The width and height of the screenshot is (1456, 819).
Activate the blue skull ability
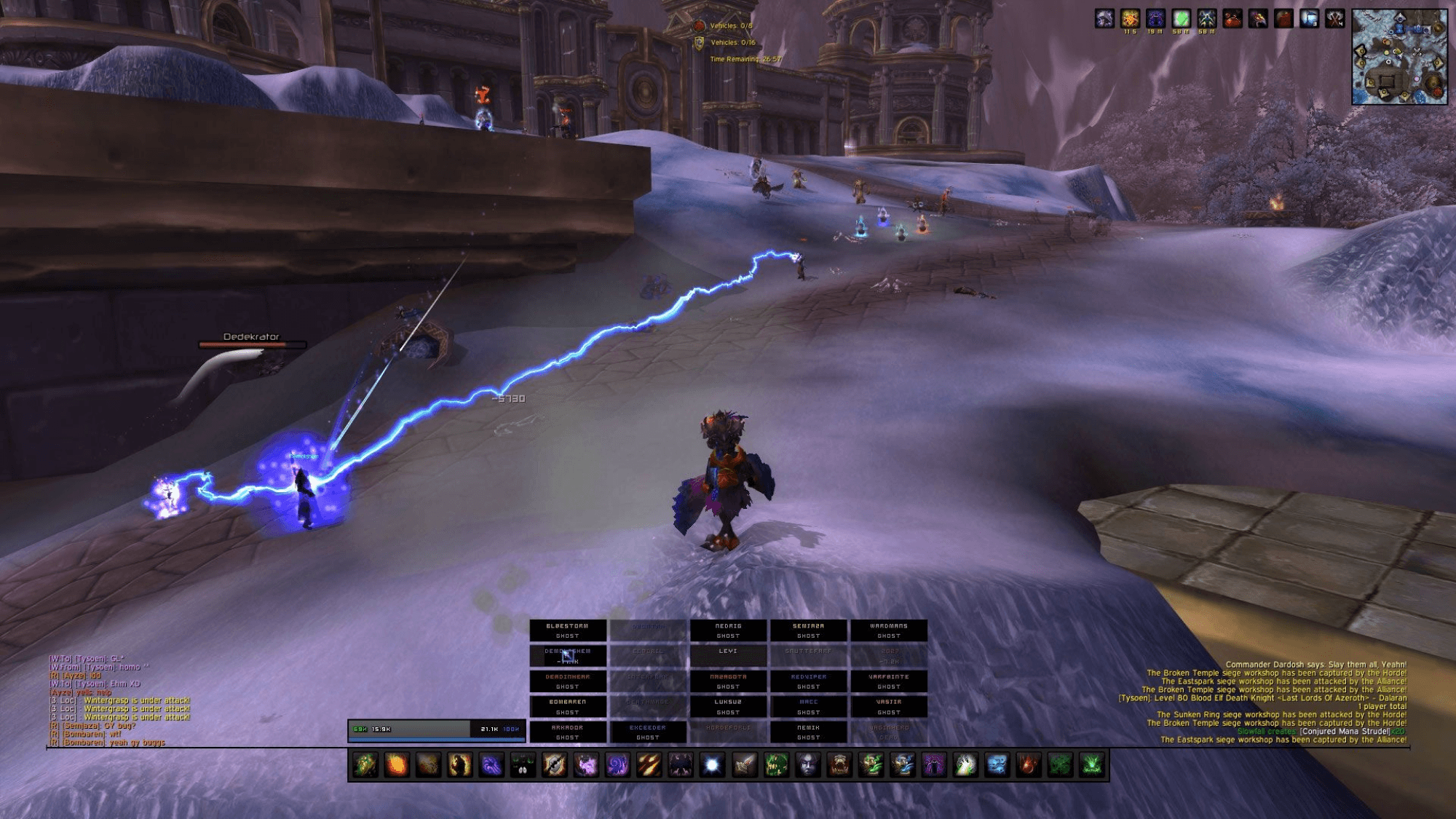click(997, 765)
